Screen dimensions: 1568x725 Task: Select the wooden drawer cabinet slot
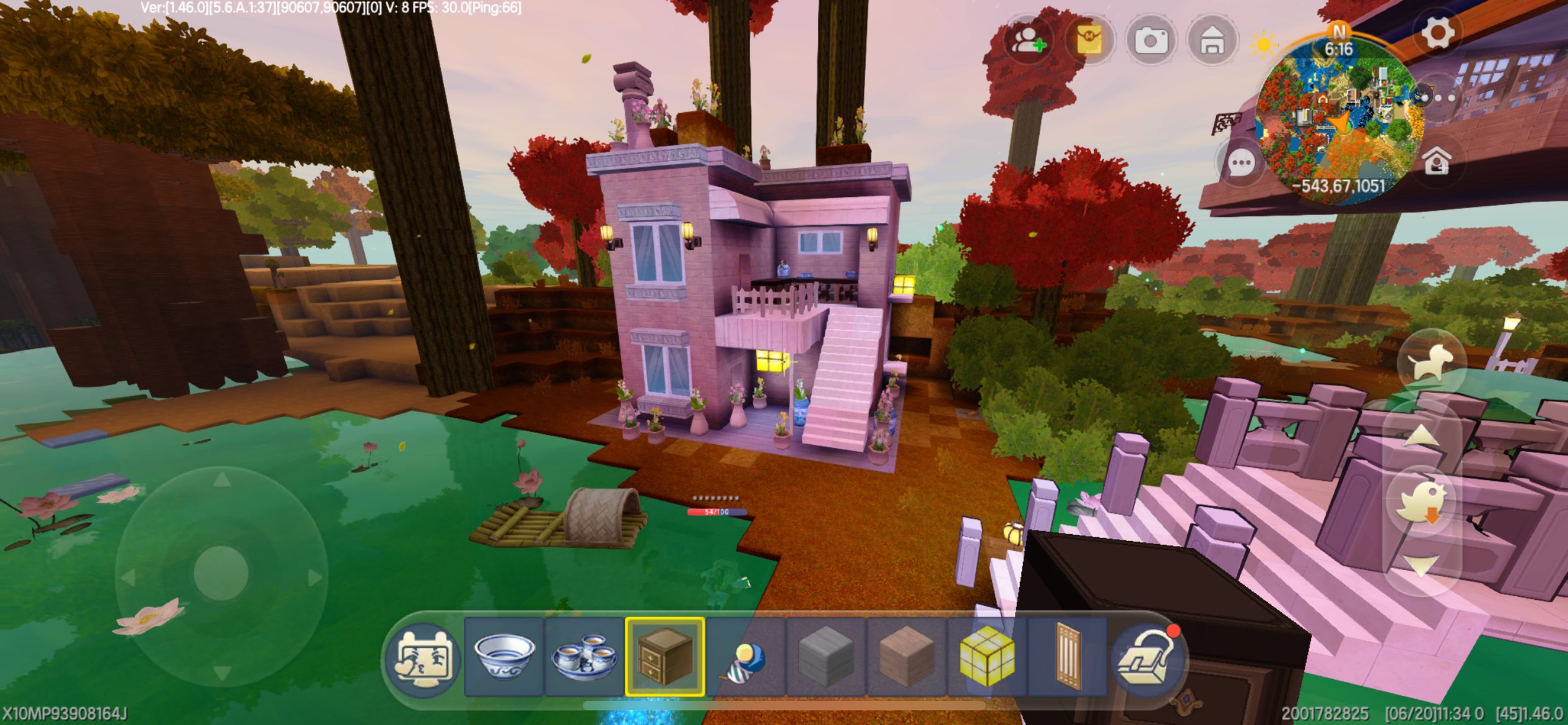click(x=665, y=657)
